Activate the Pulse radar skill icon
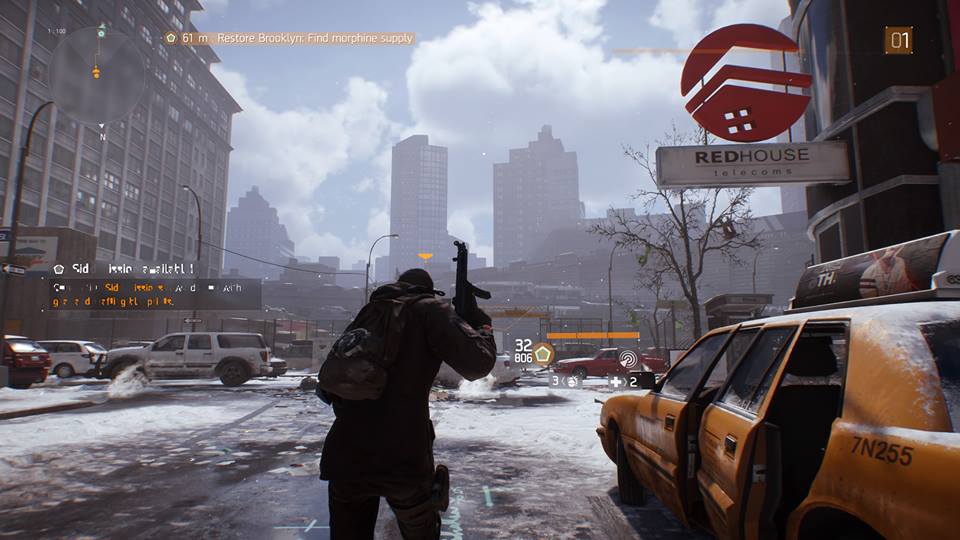Screen dimensions: 960x540 click(628, 358)
